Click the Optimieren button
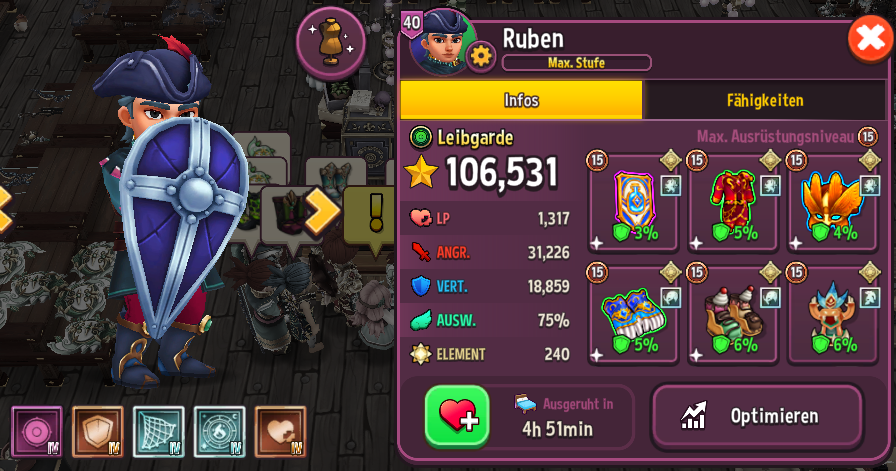The width and height of the screenshot is (896, 471). [x=757, y=416]
